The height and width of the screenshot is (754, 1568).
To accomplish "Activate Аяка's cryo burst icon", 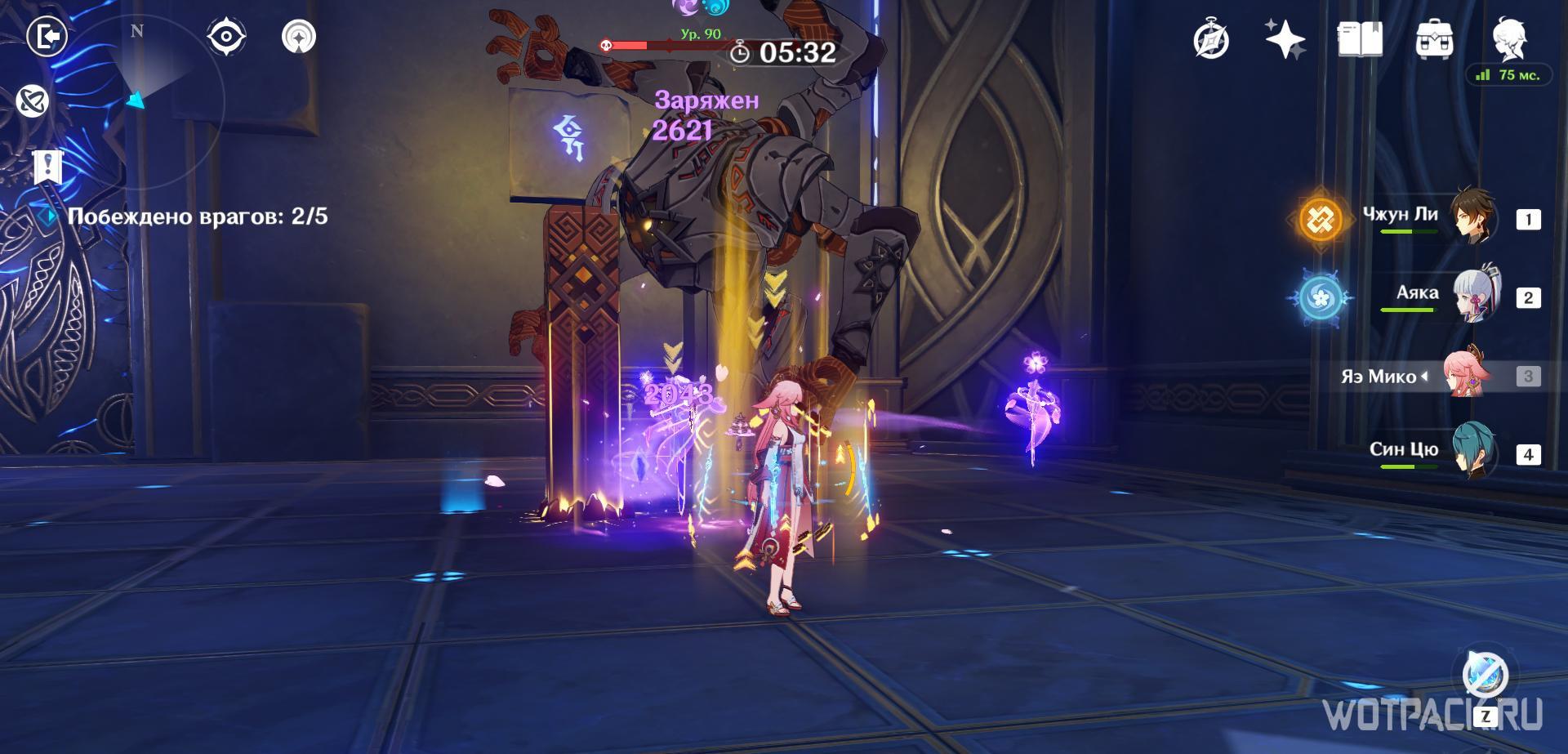I will pyautogui.click(x=1321, y=297).
